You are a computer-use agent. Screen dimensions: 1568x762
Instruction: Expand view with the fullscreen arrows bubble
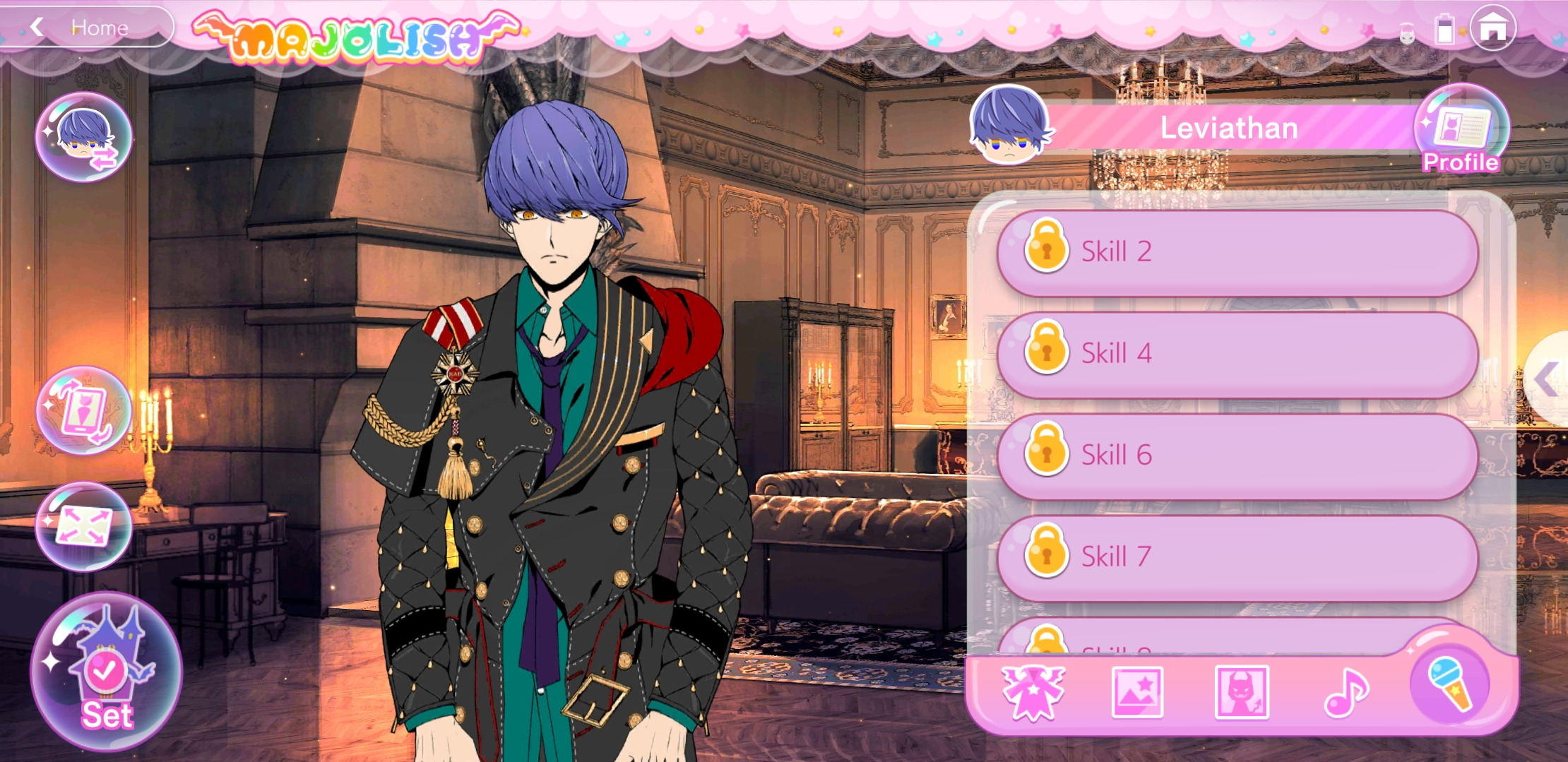pos(83,527)
